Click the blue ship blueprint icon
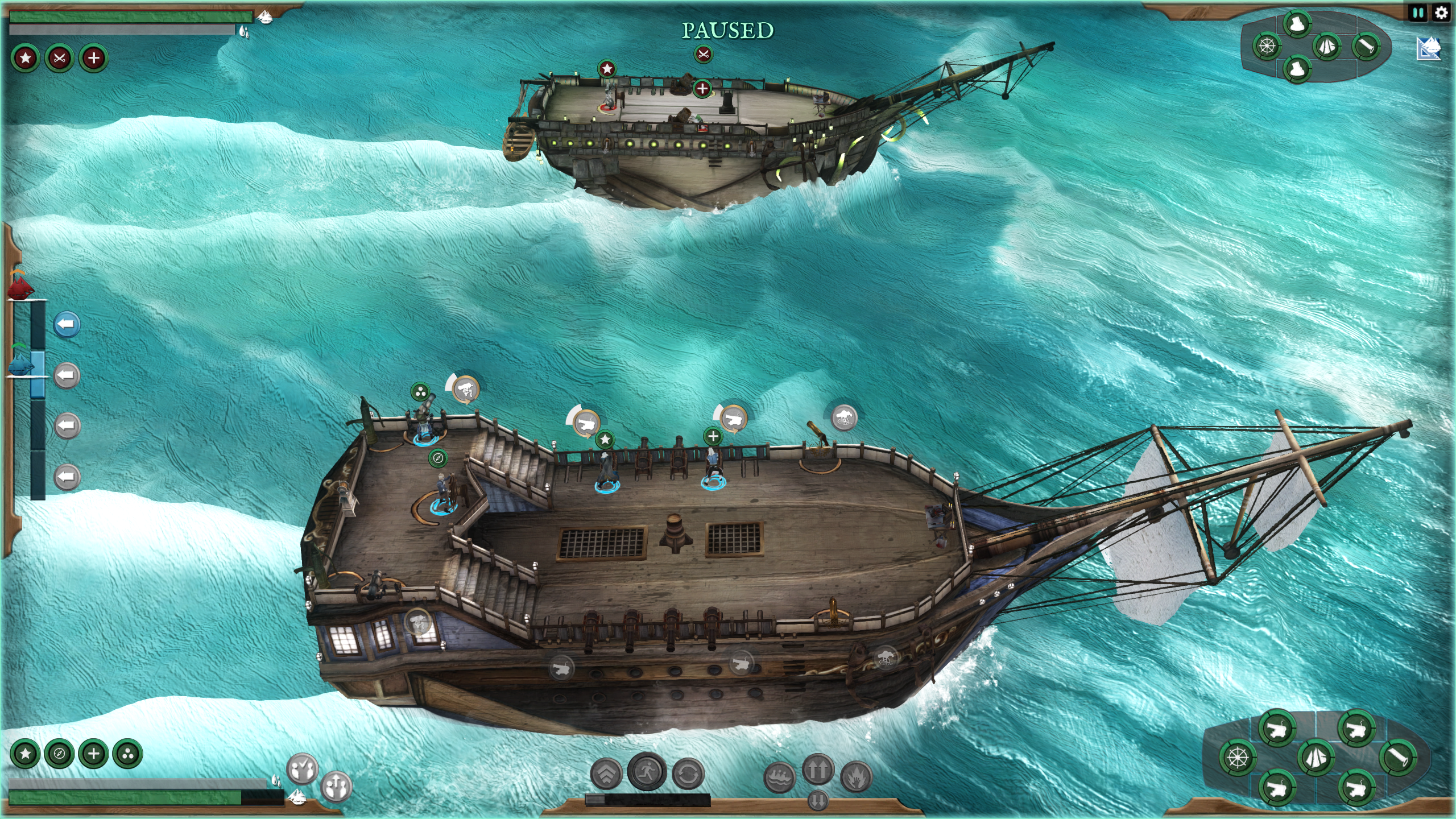 tap(1429, 48)
